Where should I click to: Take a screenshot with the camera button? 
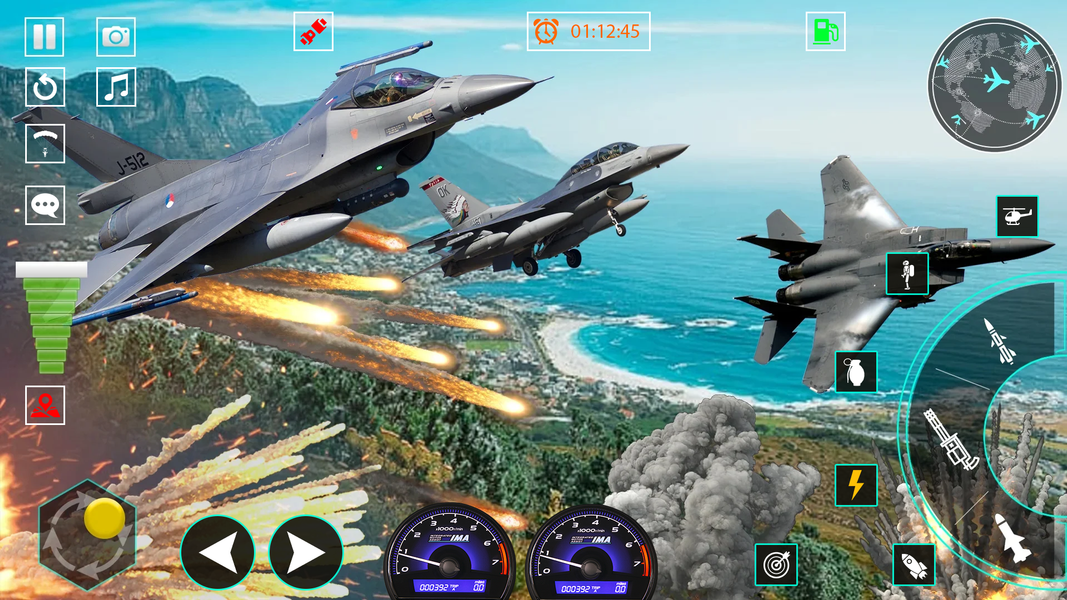[116, 37]
